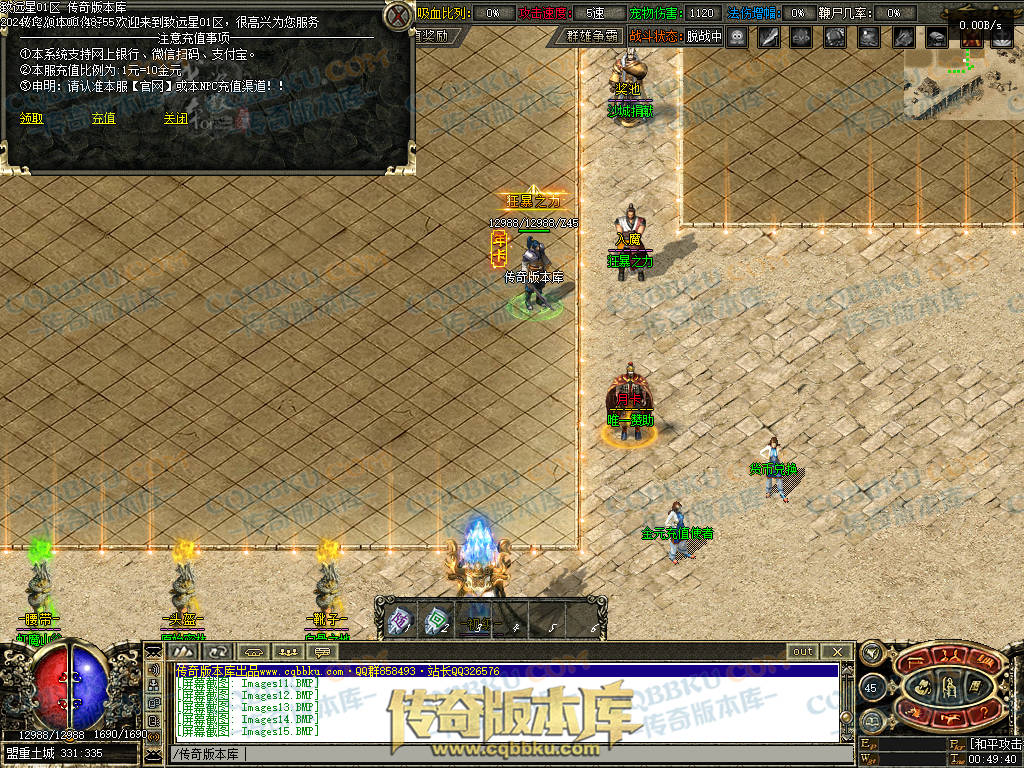Click the ghost face icon in the top bar
Screen dimensions: 1024x768
[x=737, y=37]
